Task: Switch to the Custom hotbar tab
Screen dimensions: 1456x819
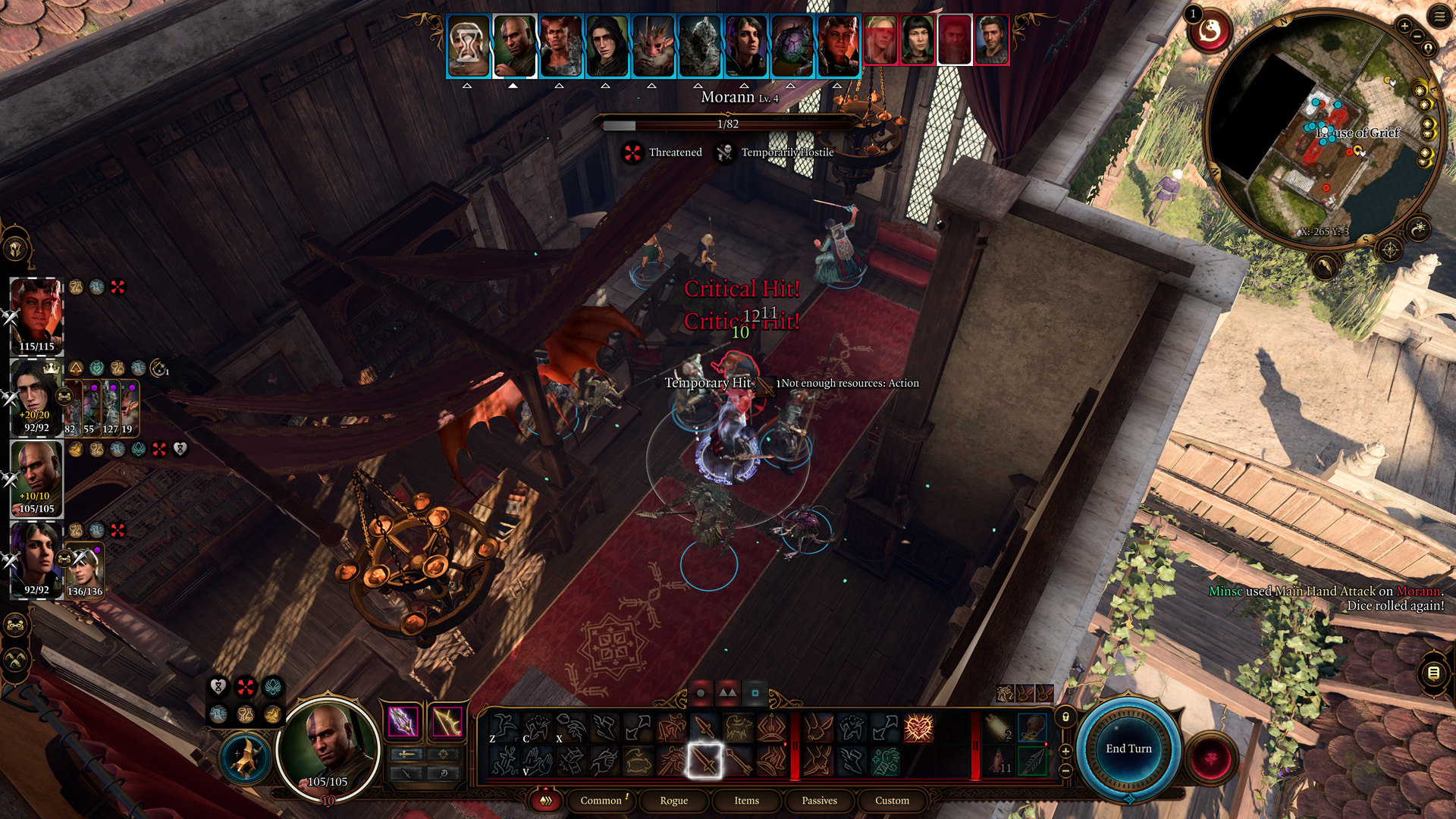Action: coord(892,800)
